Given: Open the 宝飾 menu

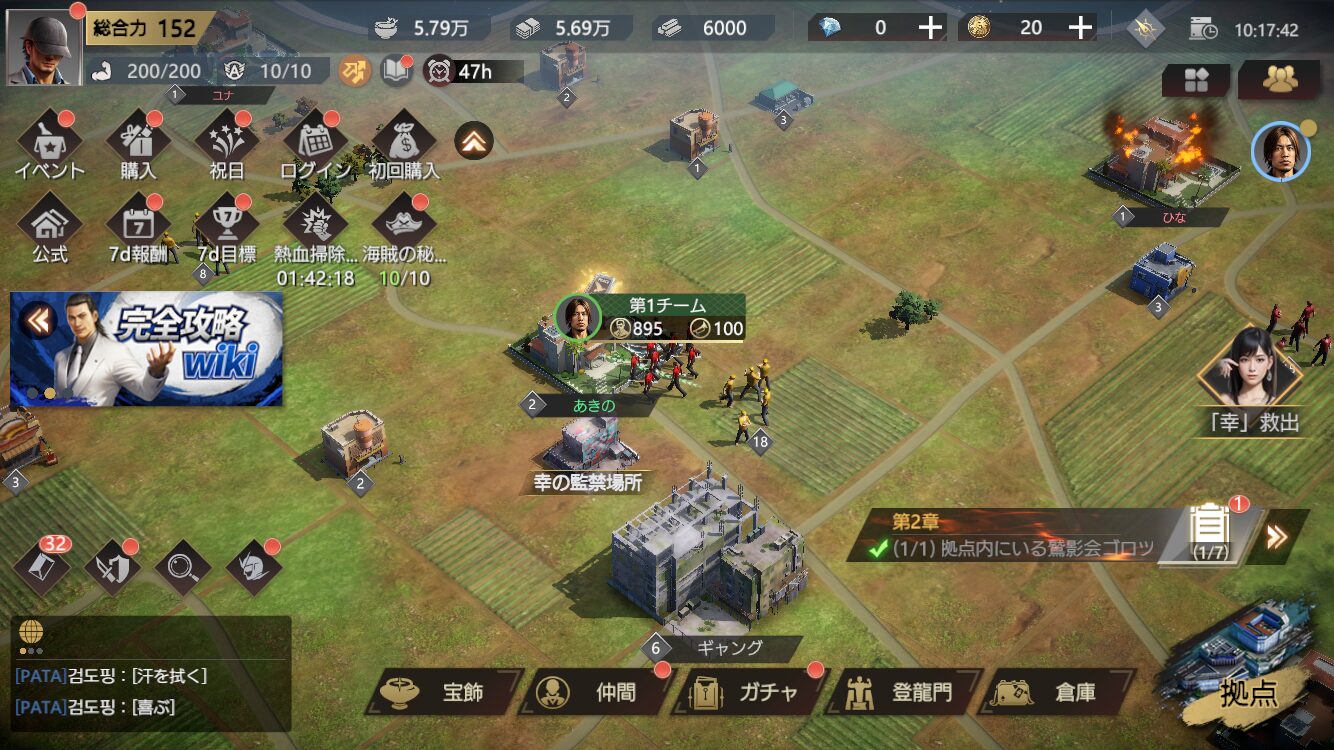Looking at the screenshot, I should click(443, 692).
